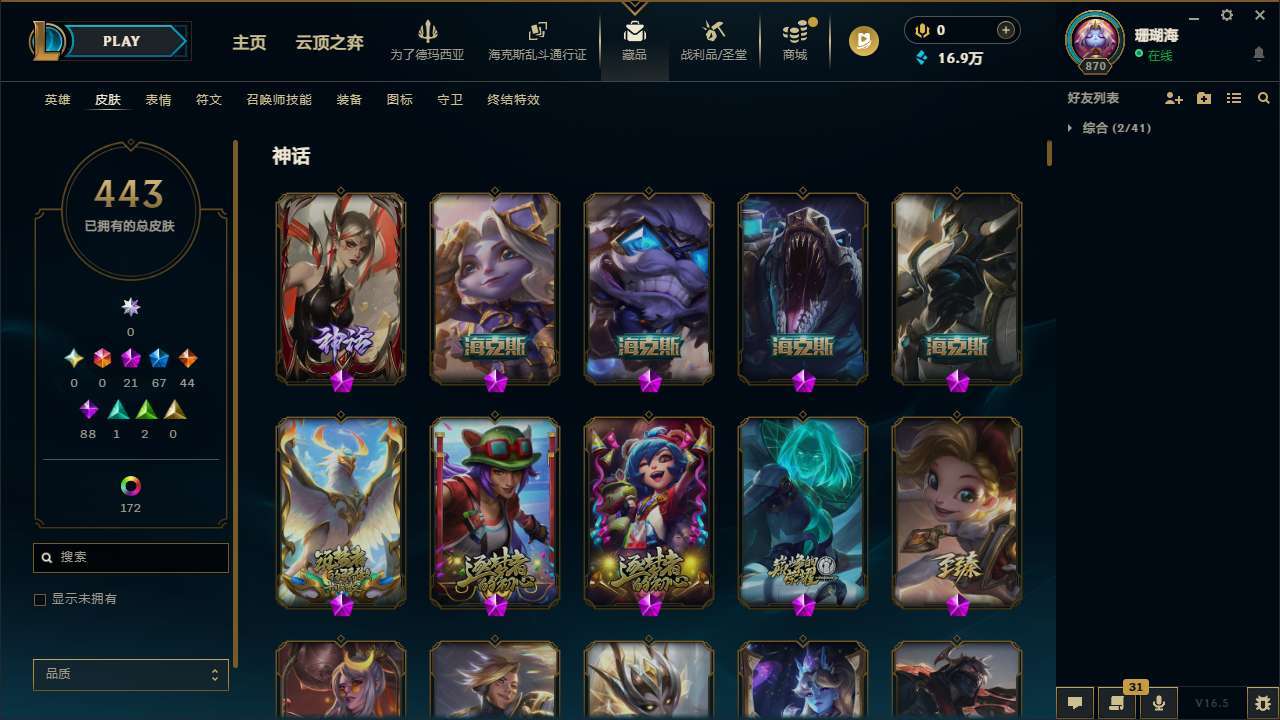1280x720 pixels.
Task: Enable the 显示未拥有 checkbox
Action: pos(40,599)
